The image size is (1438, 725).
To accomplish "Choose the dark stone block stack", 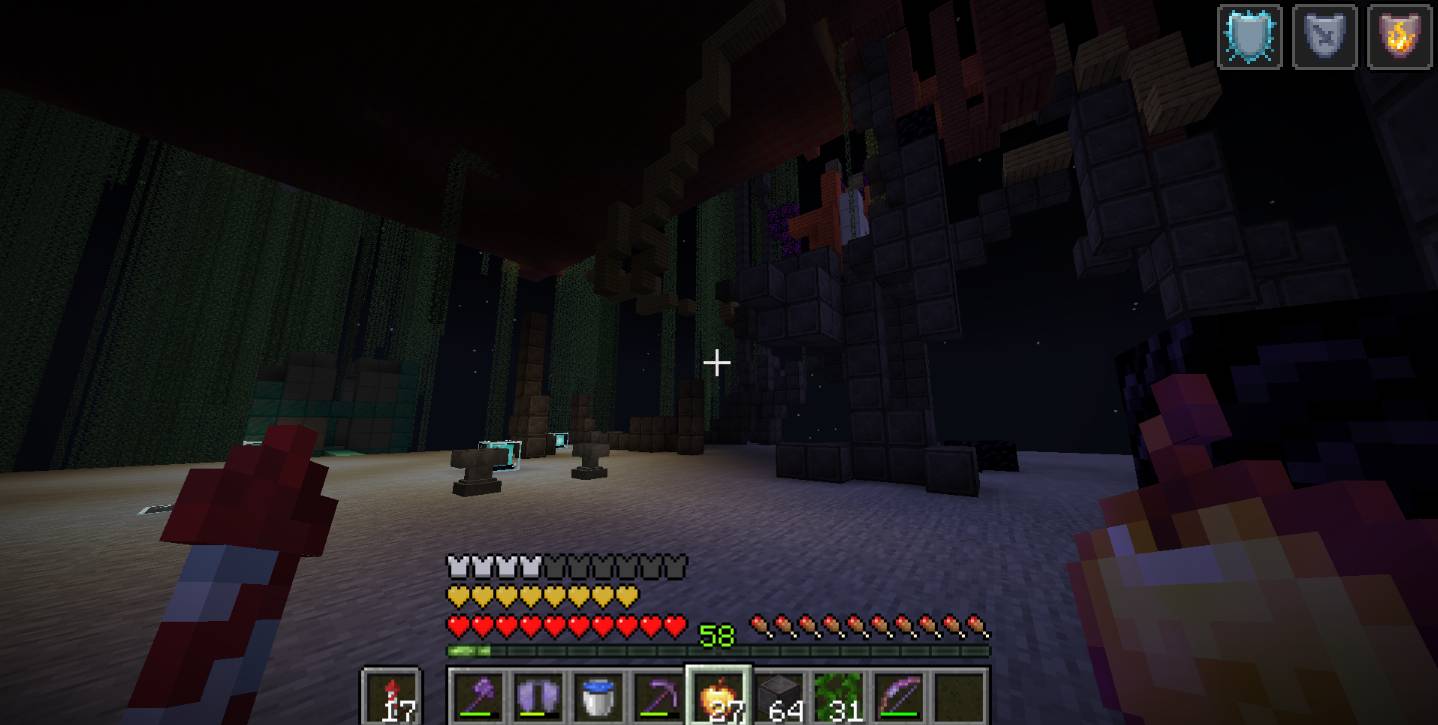I will [778, 696].
